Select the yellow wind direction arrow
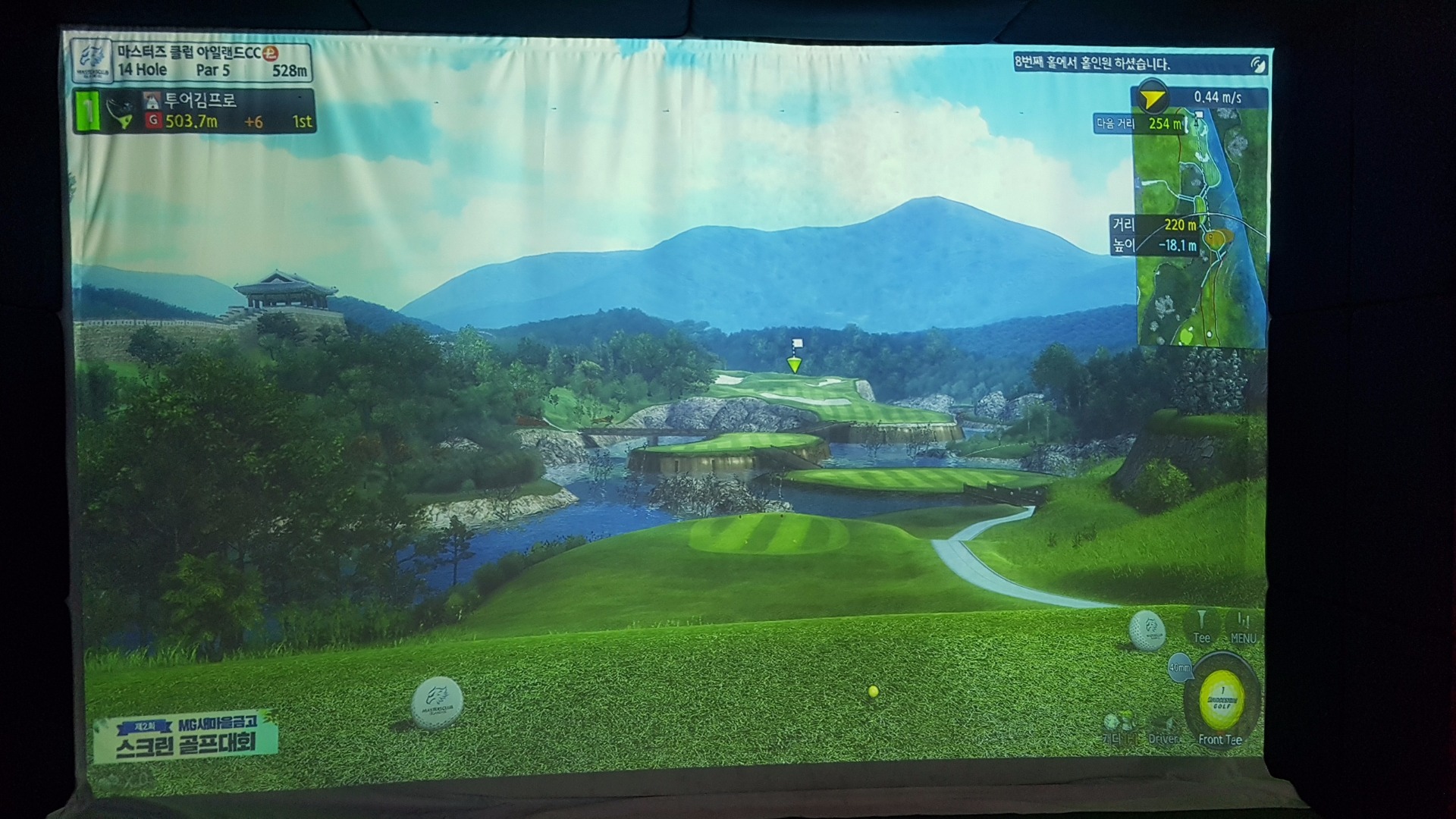The height and width of the screenshot is (819, 1456). 1153,98
